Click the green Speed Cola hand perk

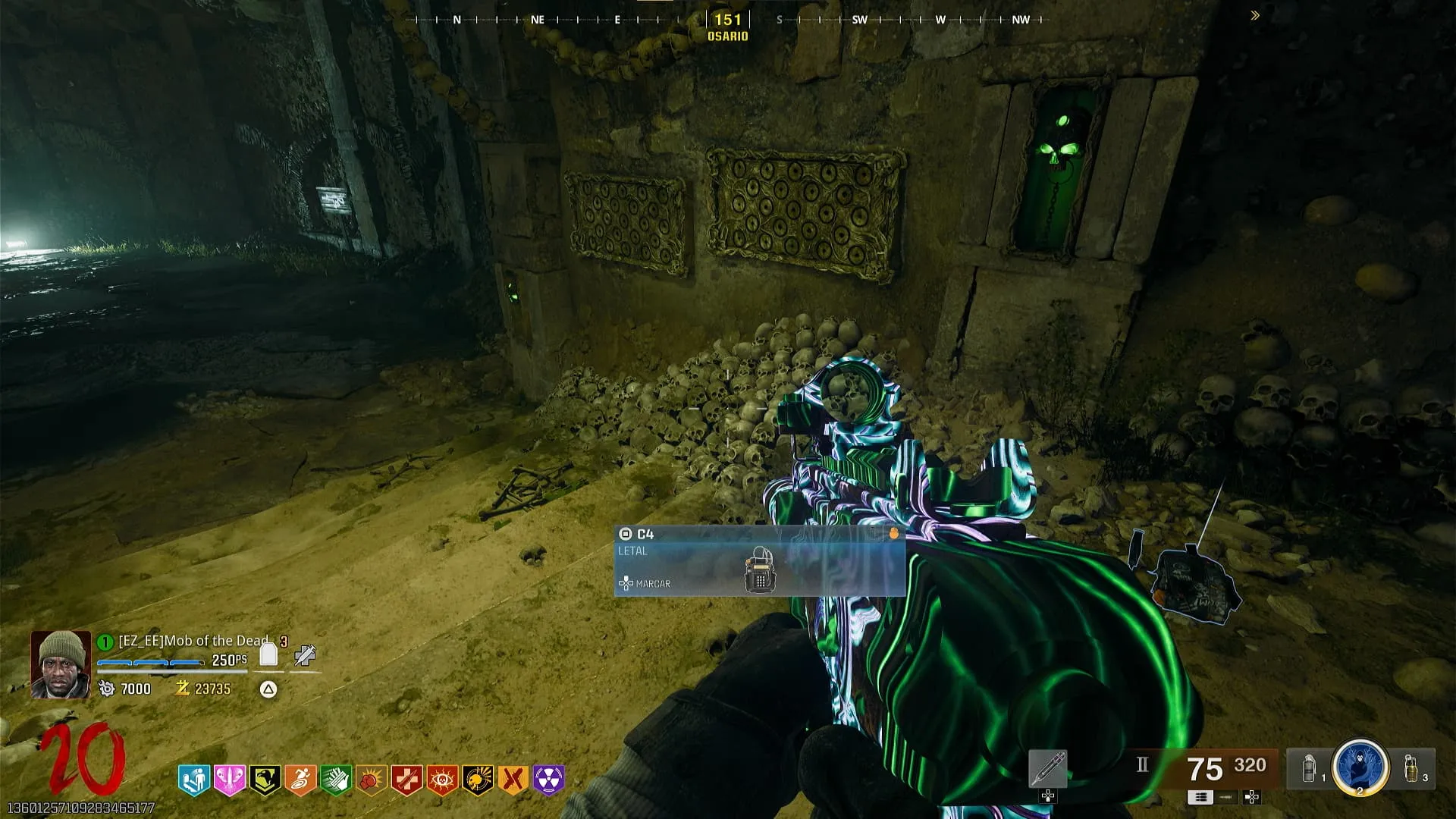tap(336, 779)
